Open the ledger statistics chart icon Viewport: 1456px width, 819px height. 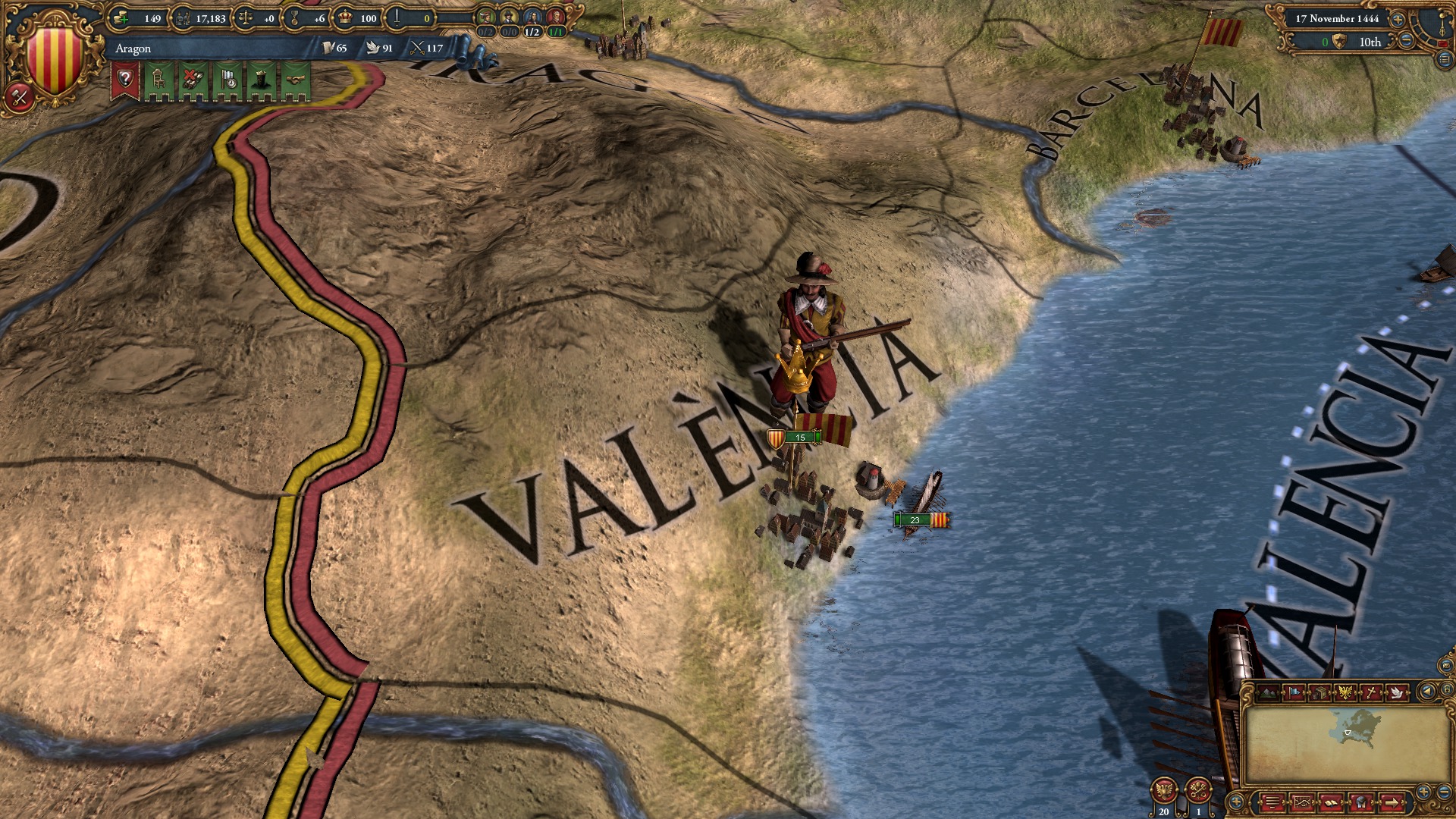(x=1303, y=804)
